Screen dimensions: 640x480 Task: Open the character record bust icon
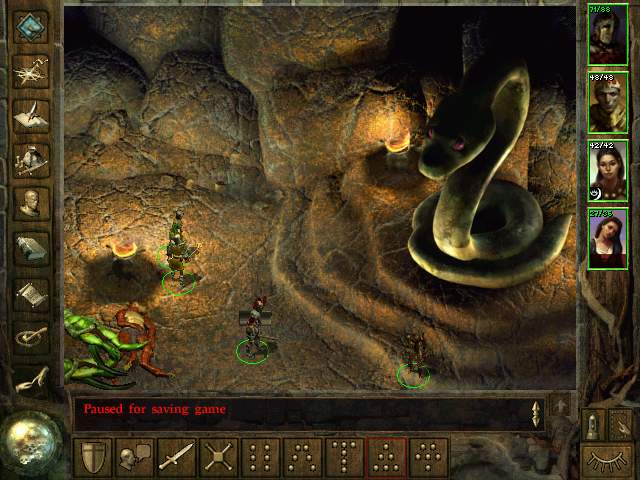[x=31, y=203]
